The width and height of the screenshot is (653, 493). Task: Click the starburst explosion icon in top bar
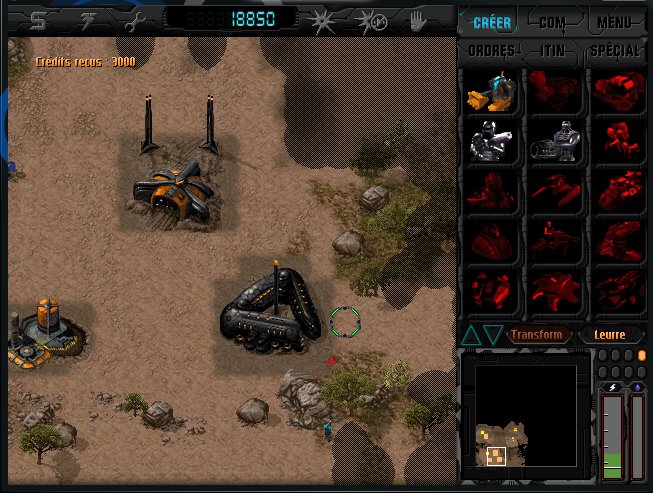pyautogui.click(x=322, y=19)
